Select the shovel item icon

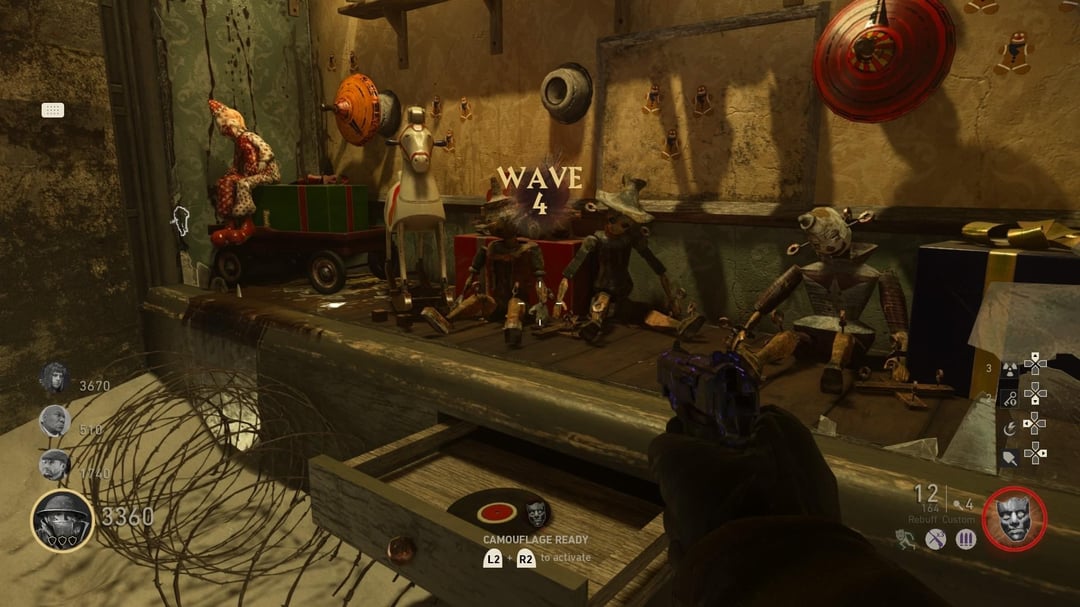[1008, 456]
